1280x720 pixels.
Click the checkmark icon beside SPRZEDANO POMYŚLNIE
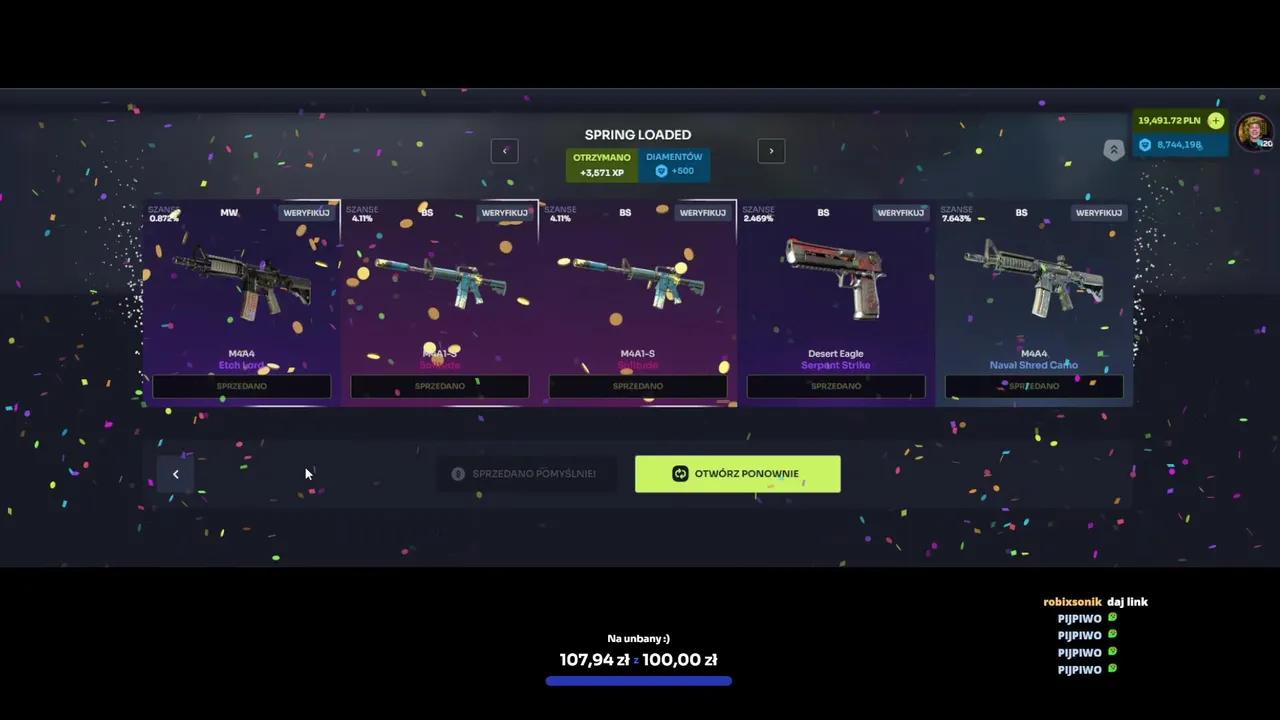point(458,473)
